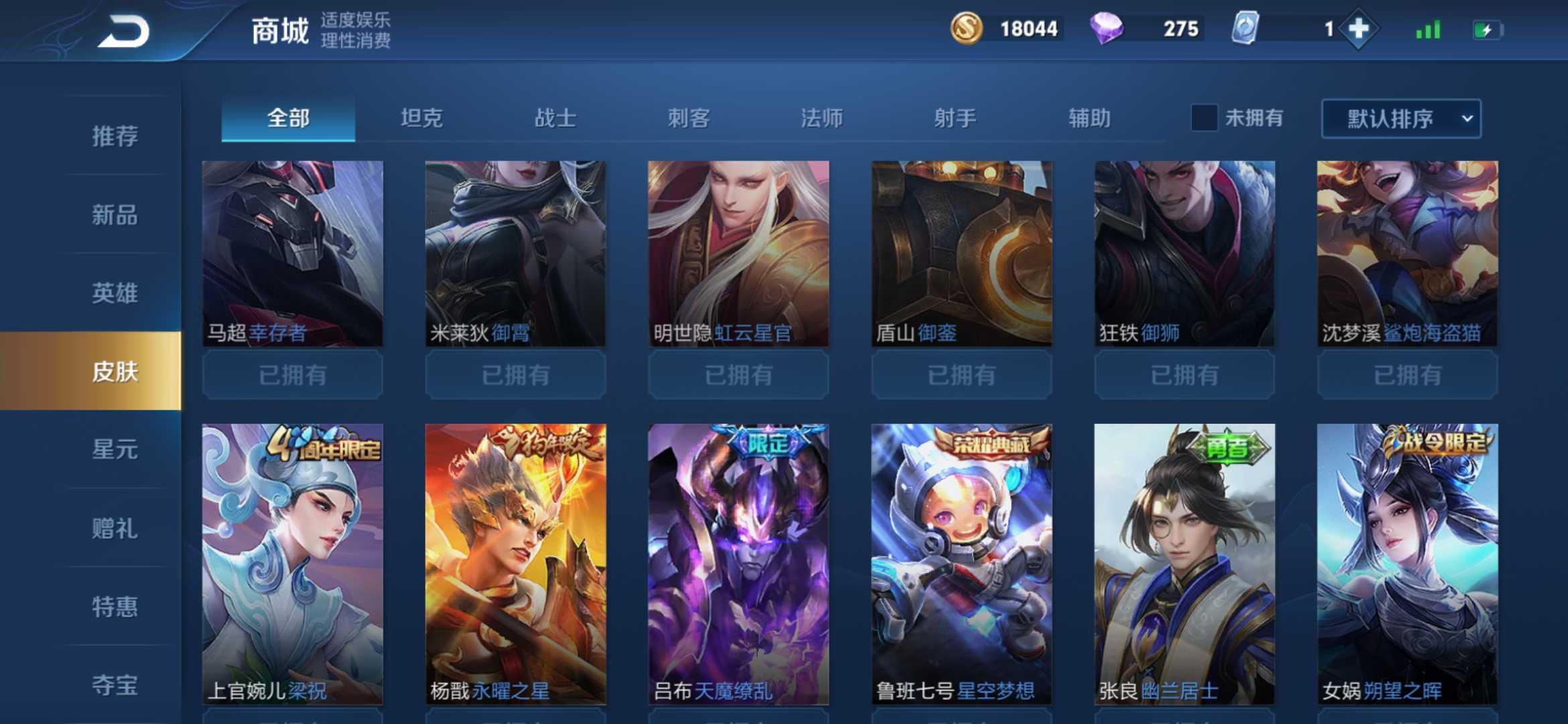Click the network signal bars indicator

(1427, 29)
